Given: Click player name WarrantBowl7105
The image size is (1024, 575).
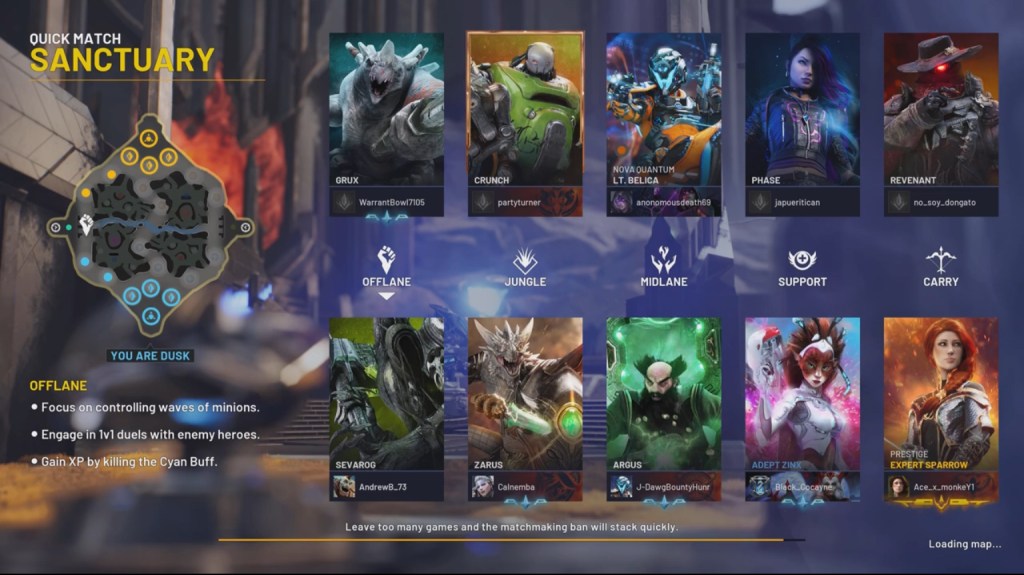Looking at the screenshot, I should [x=391, y=202].
